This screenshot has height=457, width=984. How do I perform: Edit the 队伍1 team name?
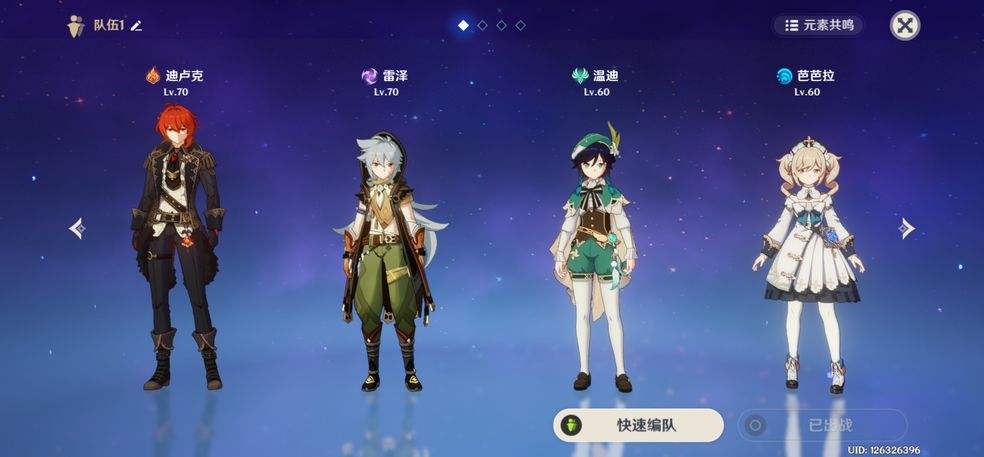(x=137, y=26)
